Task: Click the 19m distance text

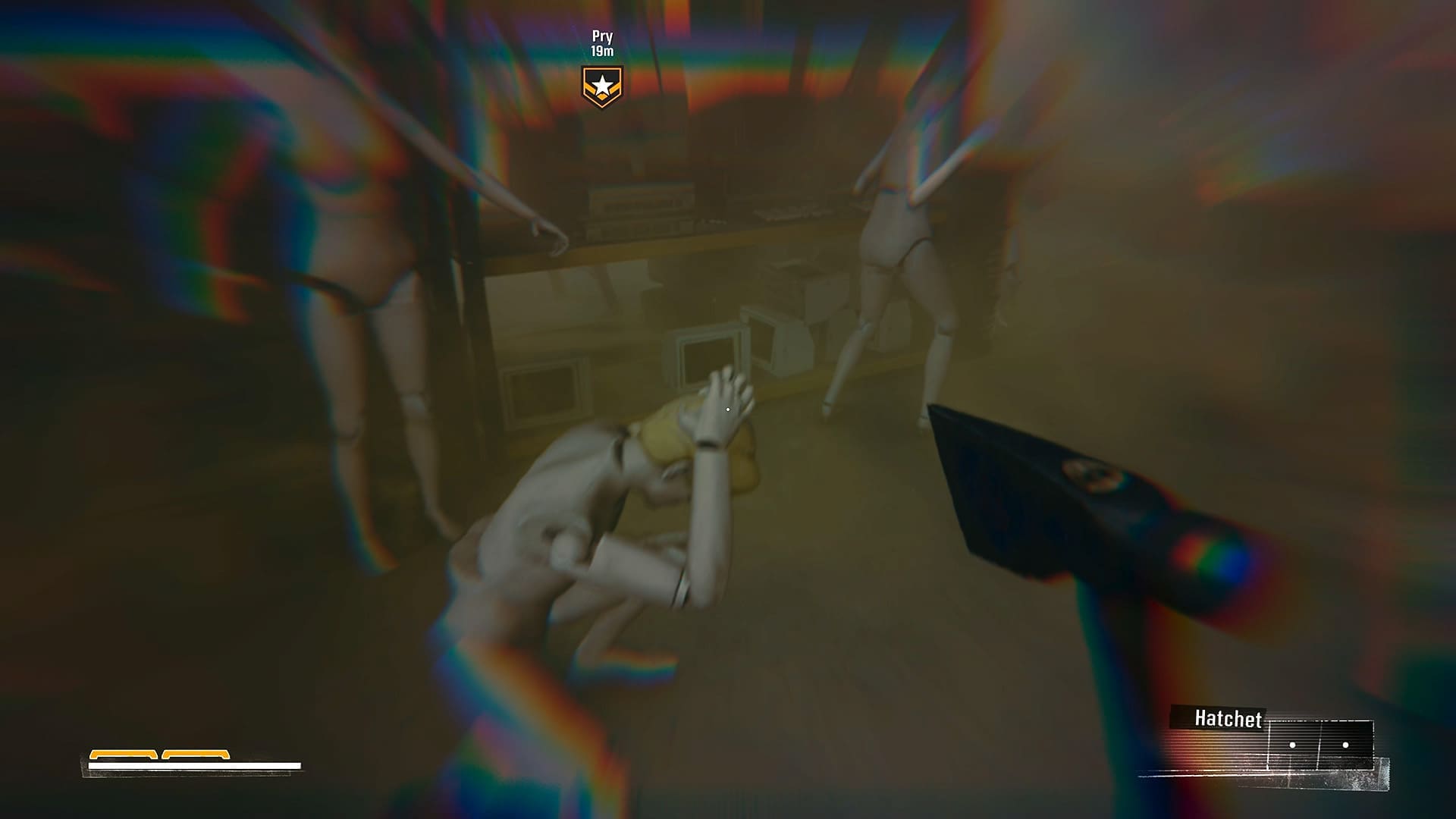Action: click(x=601, y=52)
